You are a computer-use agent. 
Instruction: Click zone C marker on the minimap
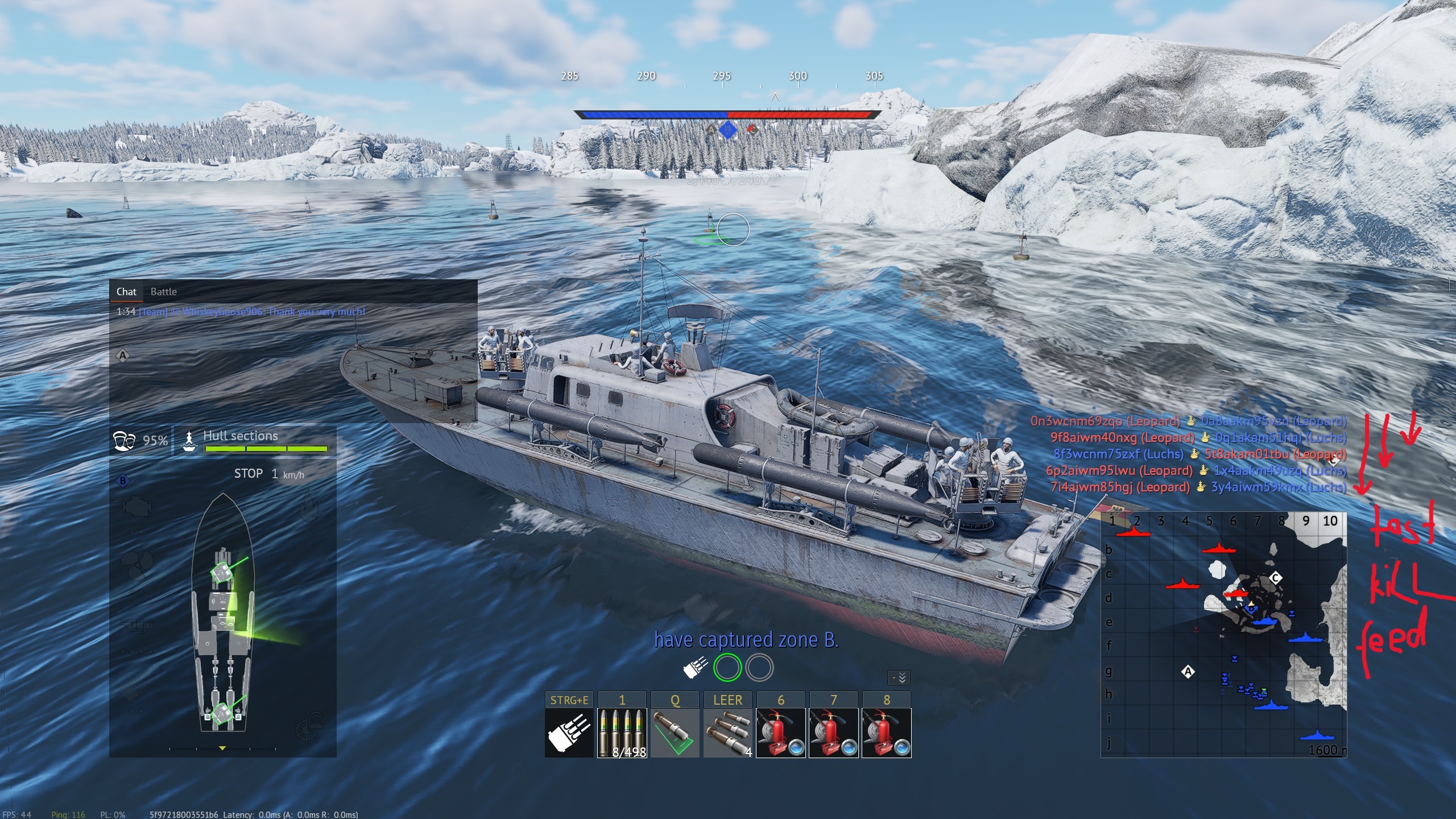coord(1276,578)
